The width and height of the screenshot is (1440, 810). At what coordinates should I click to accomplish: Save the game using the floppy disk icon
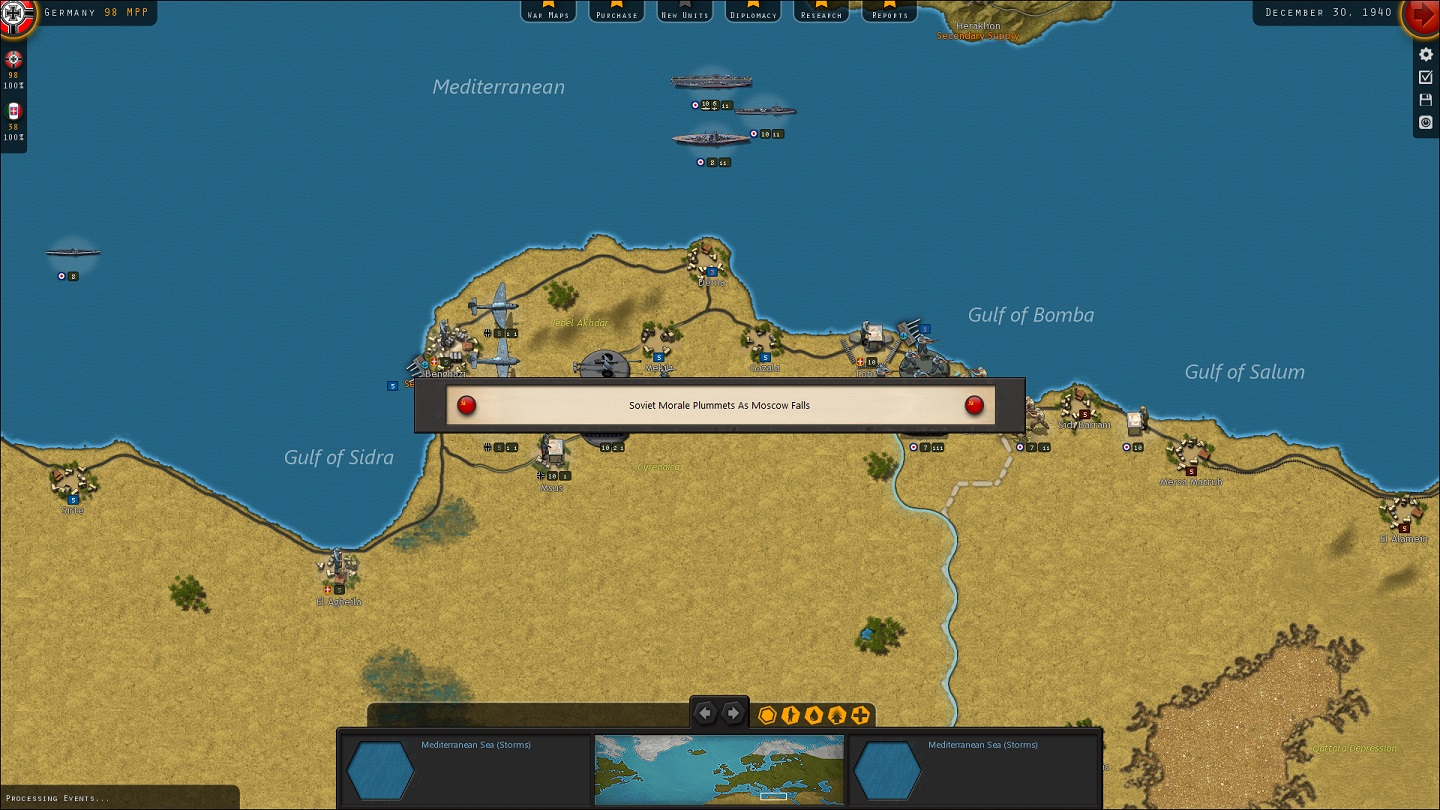pyautogui.click(x=1425, y=99)
